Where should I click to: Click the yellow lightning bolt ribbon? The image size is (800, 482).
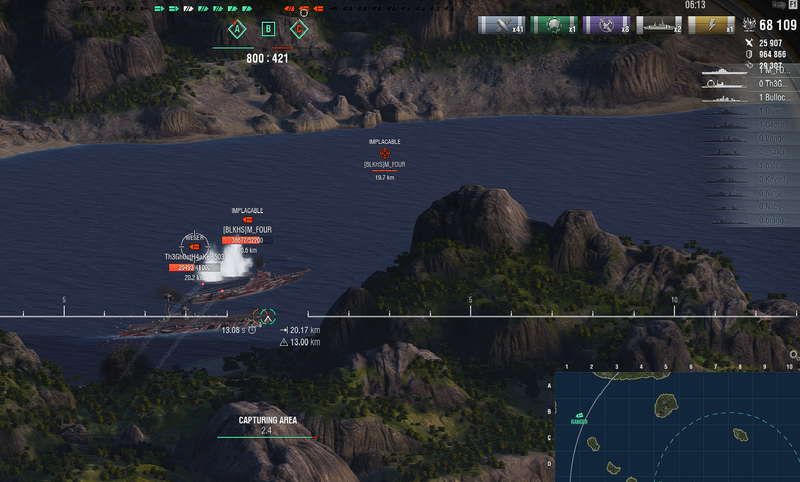[x=711, y=25]
